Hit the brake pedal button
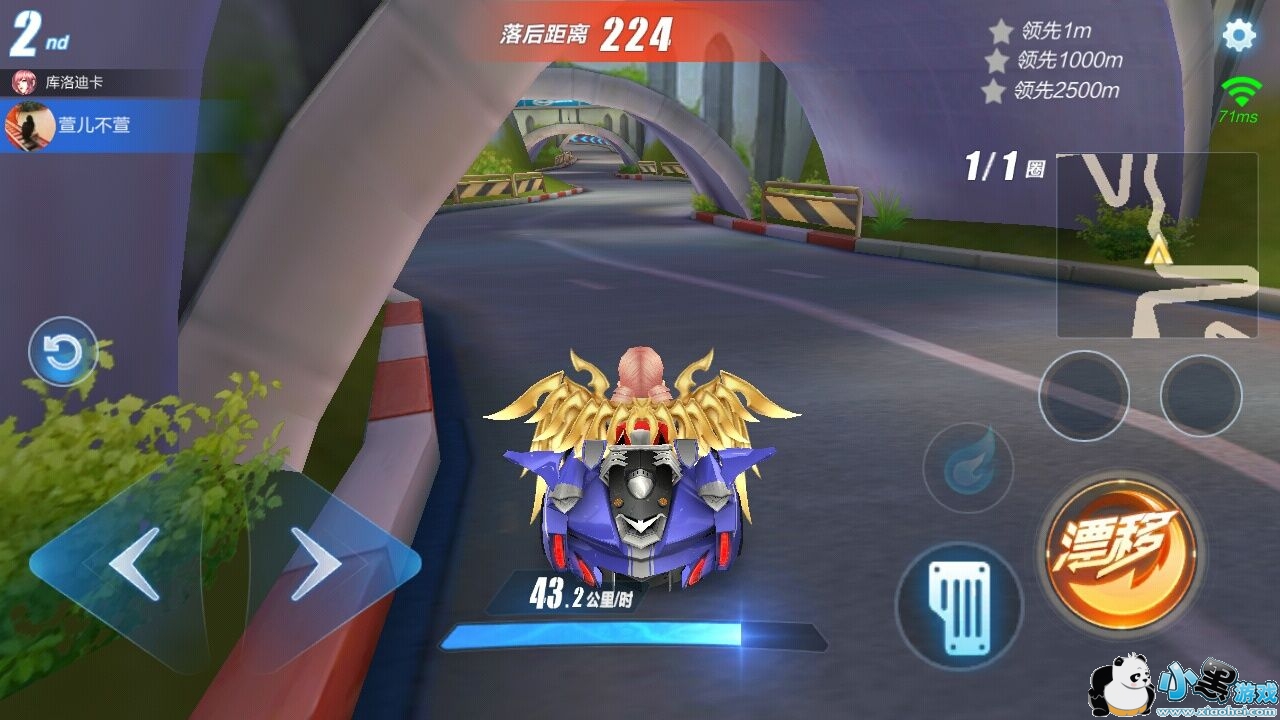 (x=959, y=606)
